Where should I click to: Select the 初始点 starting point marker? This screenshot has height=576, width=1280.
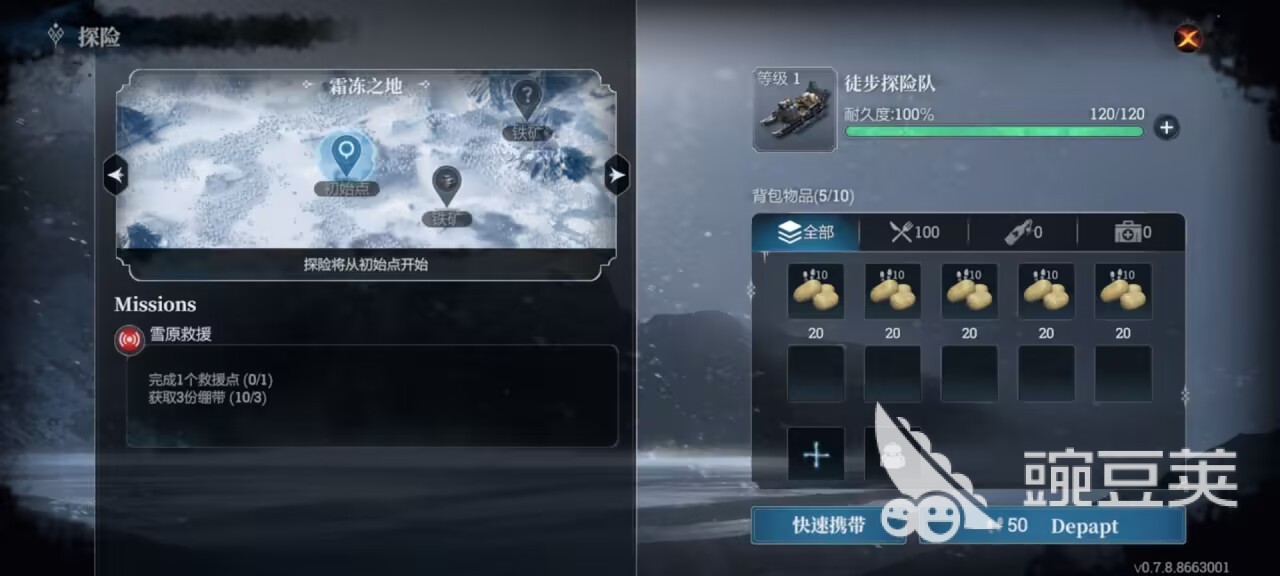tap(346, 155)
